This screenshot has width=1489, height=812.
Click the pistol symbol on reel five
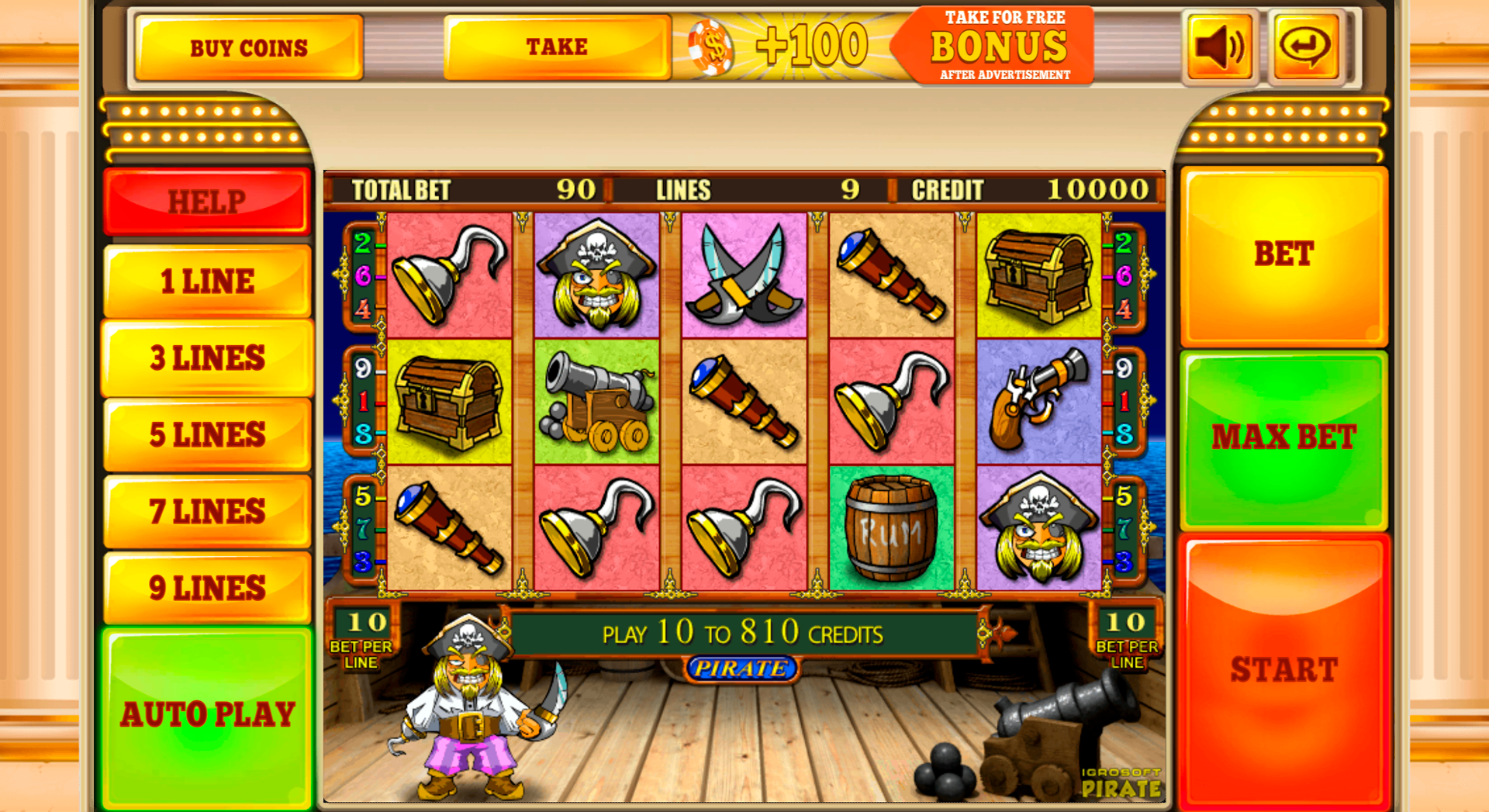[x=1039, y=400]
